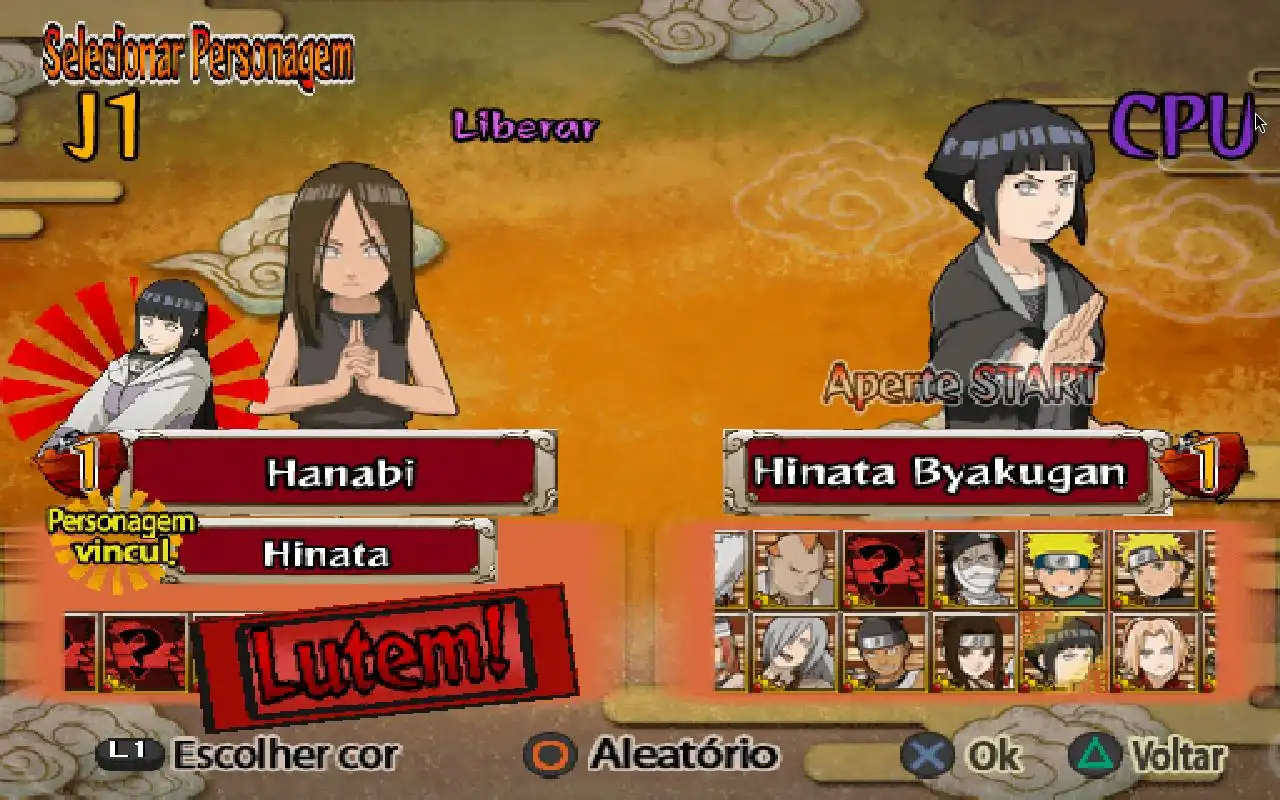Screen dimensions: 1280x800
Task: Pick the masked Zabuza portrait tile
Action: coord(974,569)
